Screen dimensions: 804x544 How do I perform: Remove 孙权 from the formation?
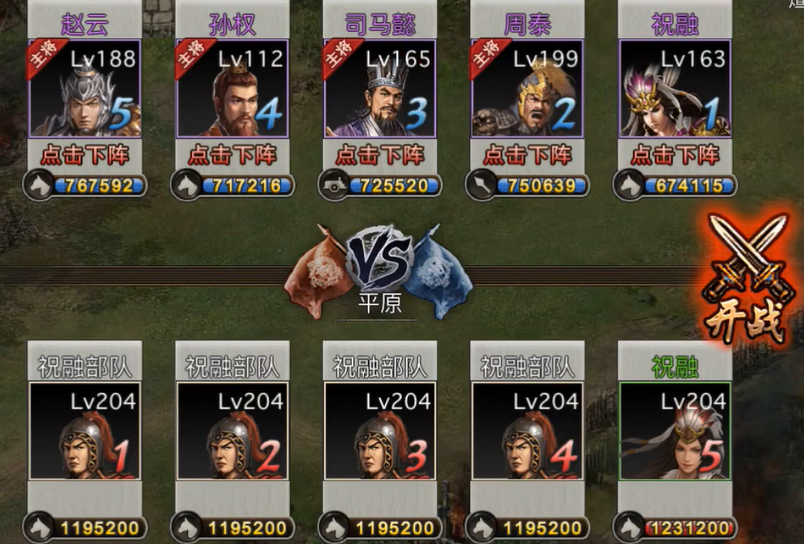pos(232,155)
